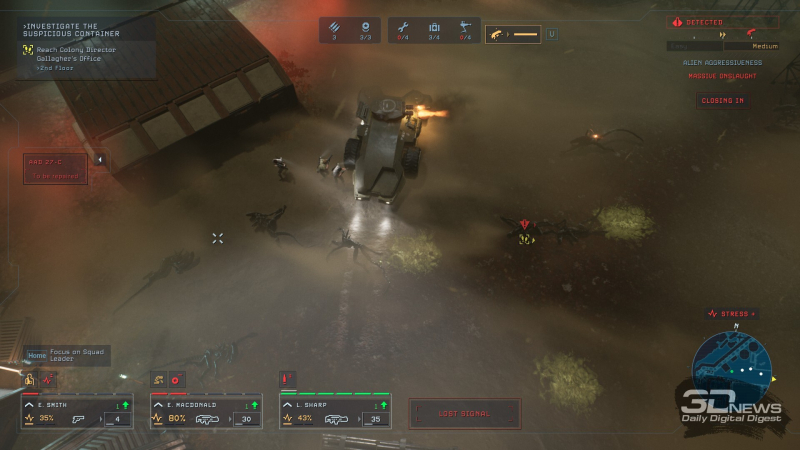Click the command points resource icon
This screenshot has width=800, height=450.
(x=365, y=28)
